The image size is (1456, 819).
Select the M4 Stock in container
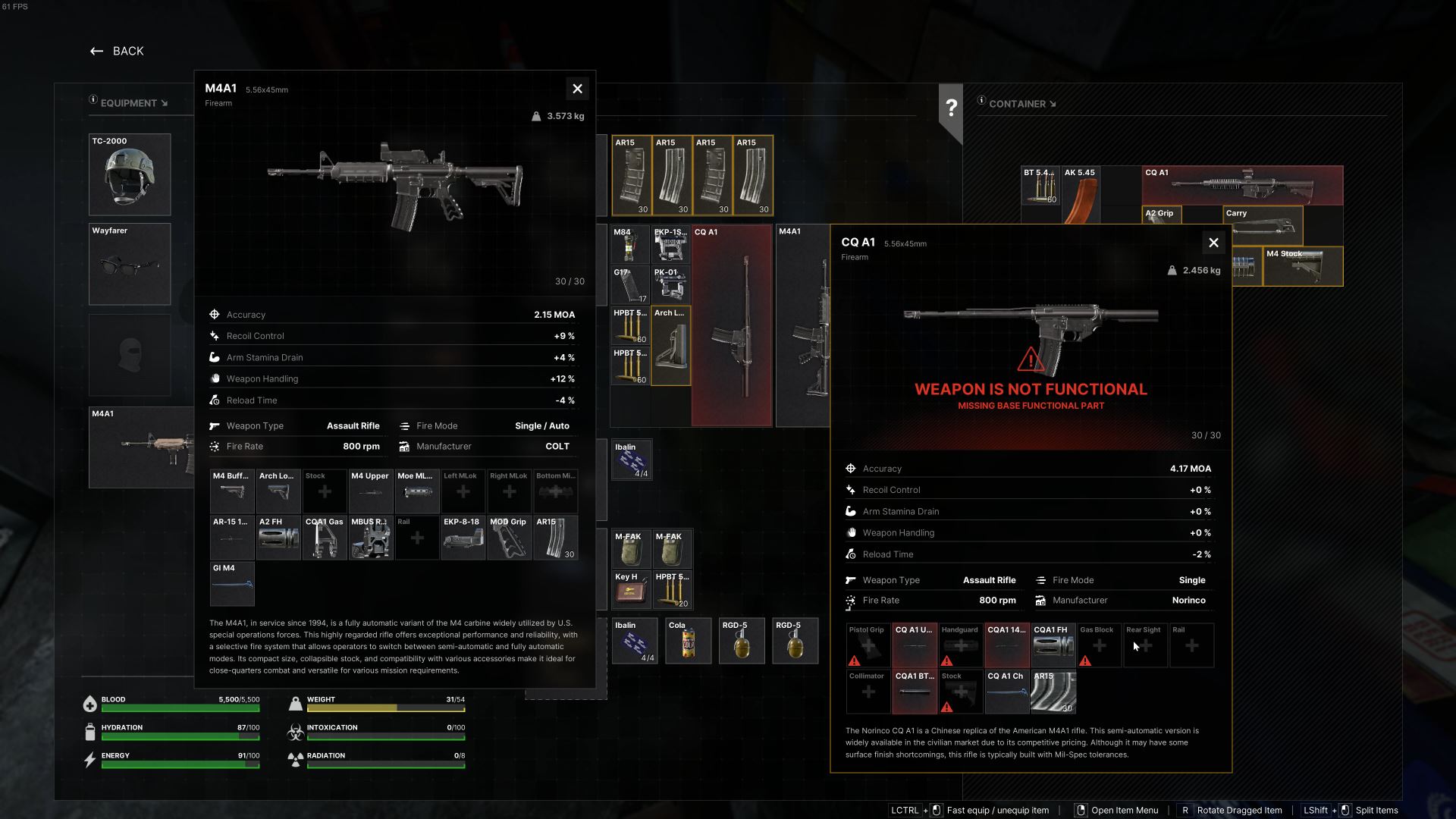coord(1303,267)
